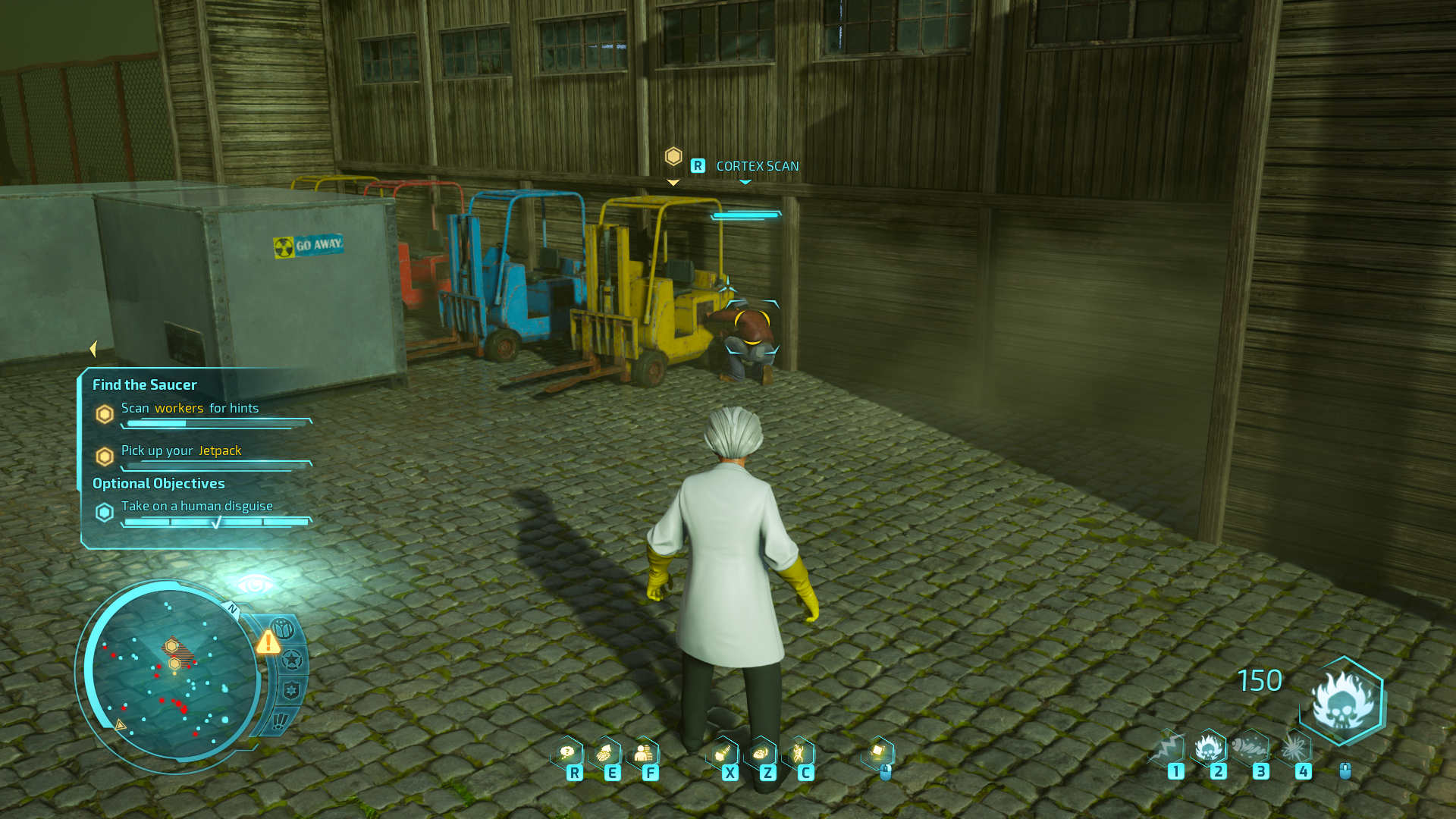Equip the small flaming skull weapon slot
Image resolution: width=1456 pixels, height=819 pixels.
[x=1209, y=748]
